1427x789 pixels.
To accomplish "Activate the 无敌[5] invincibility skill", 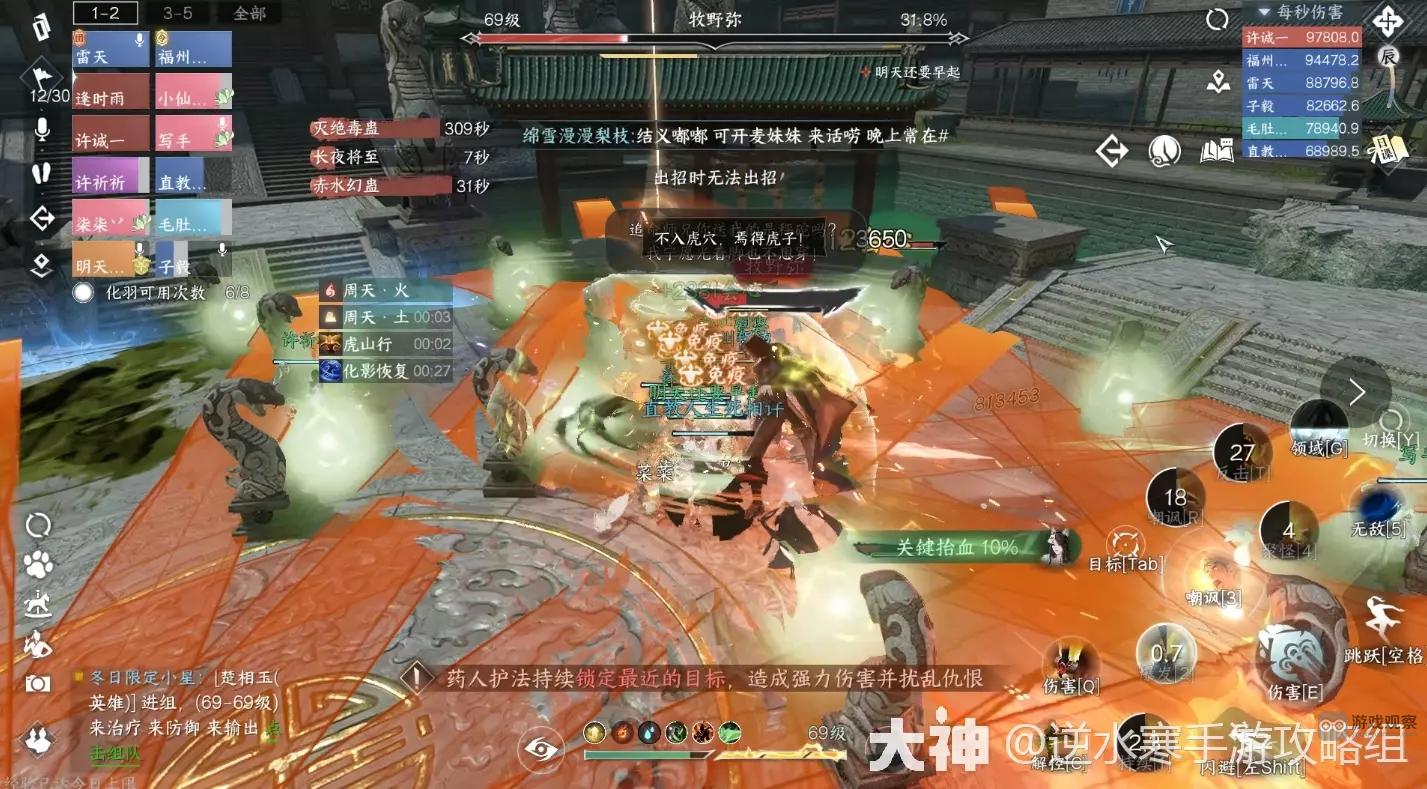I will click(1380, 503).
